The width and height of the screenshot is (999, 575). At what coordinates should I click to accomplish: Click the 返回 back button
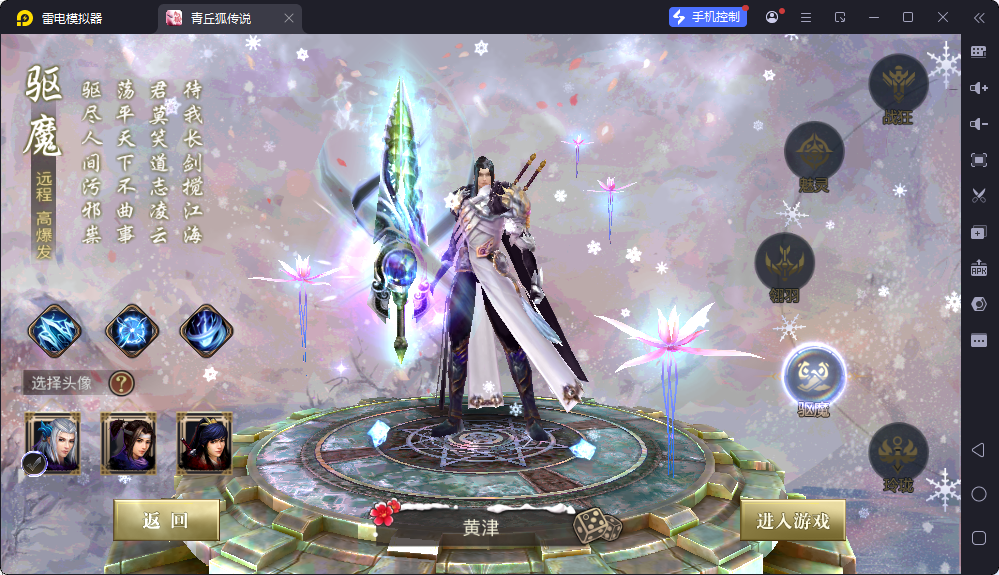coord(166,520)
